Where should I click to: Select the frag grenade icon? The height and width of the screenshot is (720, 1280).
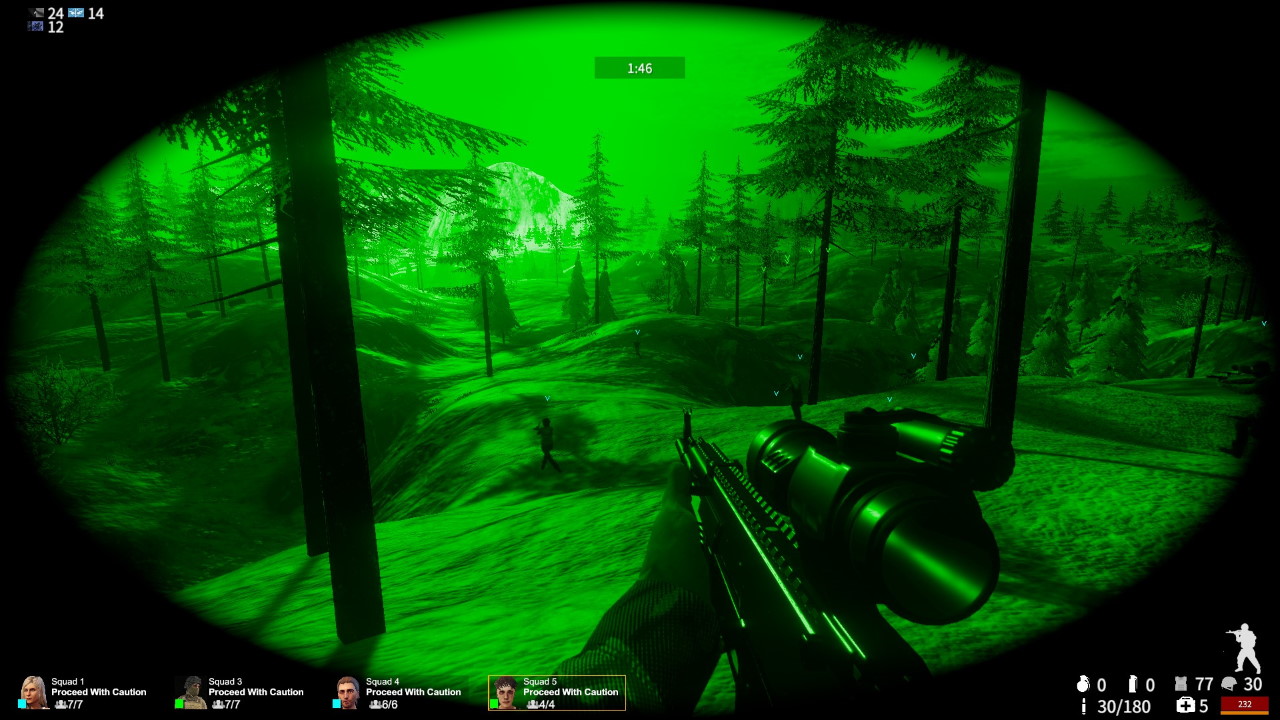[x=1083, y=685]
